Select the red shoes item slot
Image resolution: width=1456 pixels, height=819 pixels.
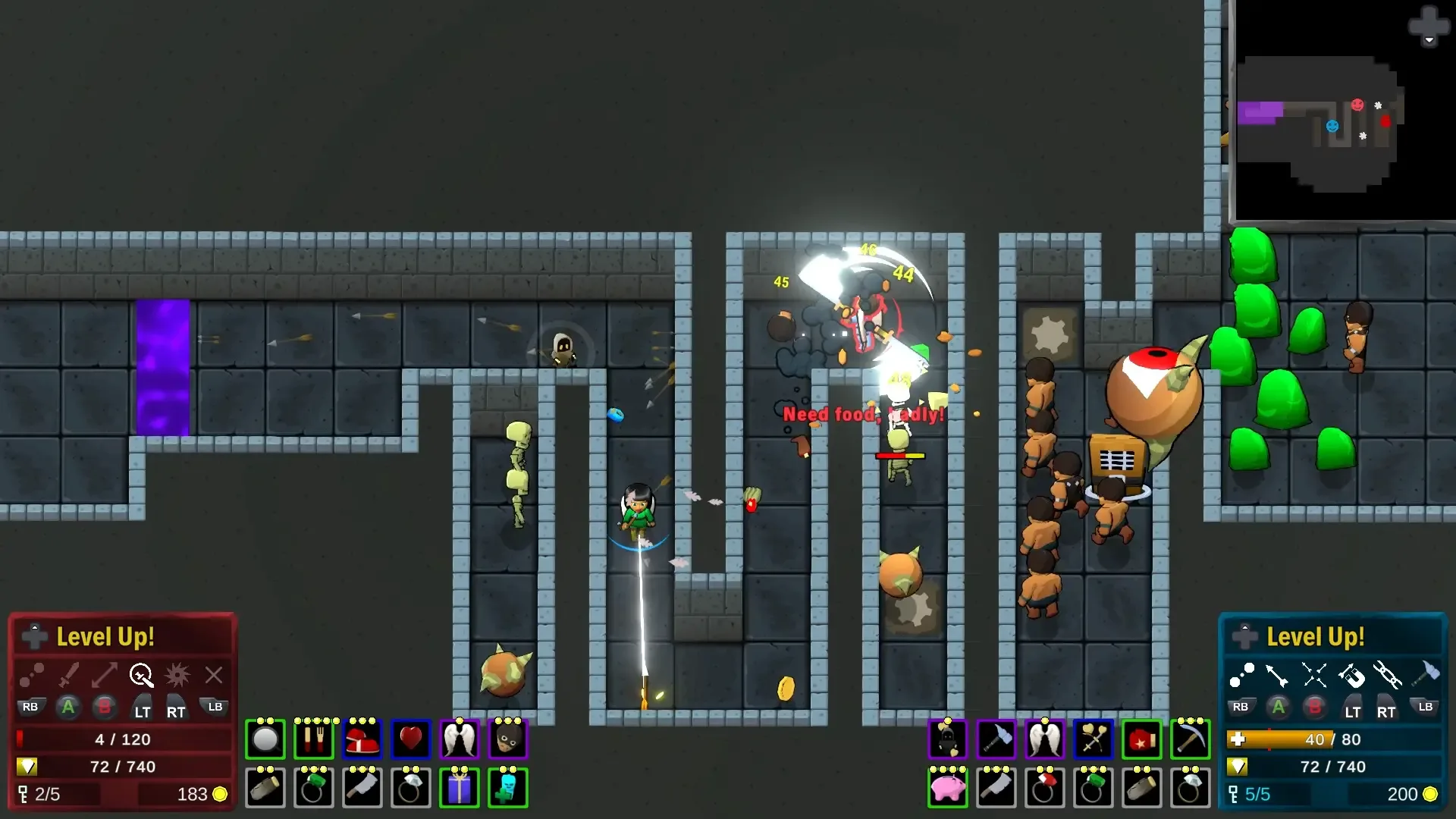362,739
